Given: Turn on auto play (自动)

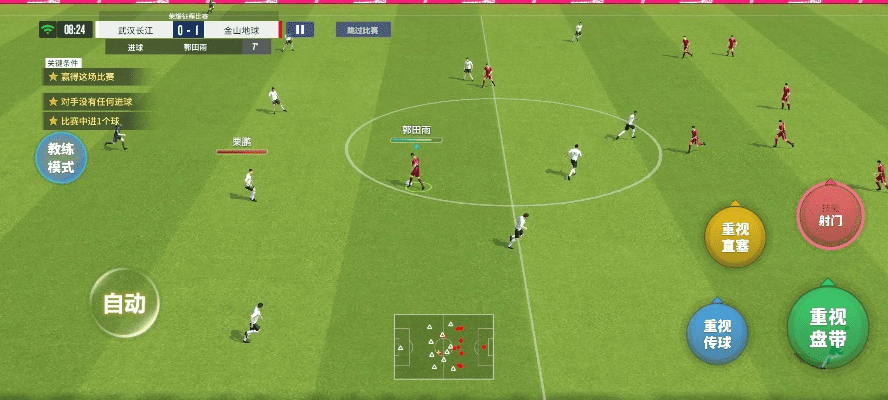Looking at the screenshot, I should click(x=125, y=303).
